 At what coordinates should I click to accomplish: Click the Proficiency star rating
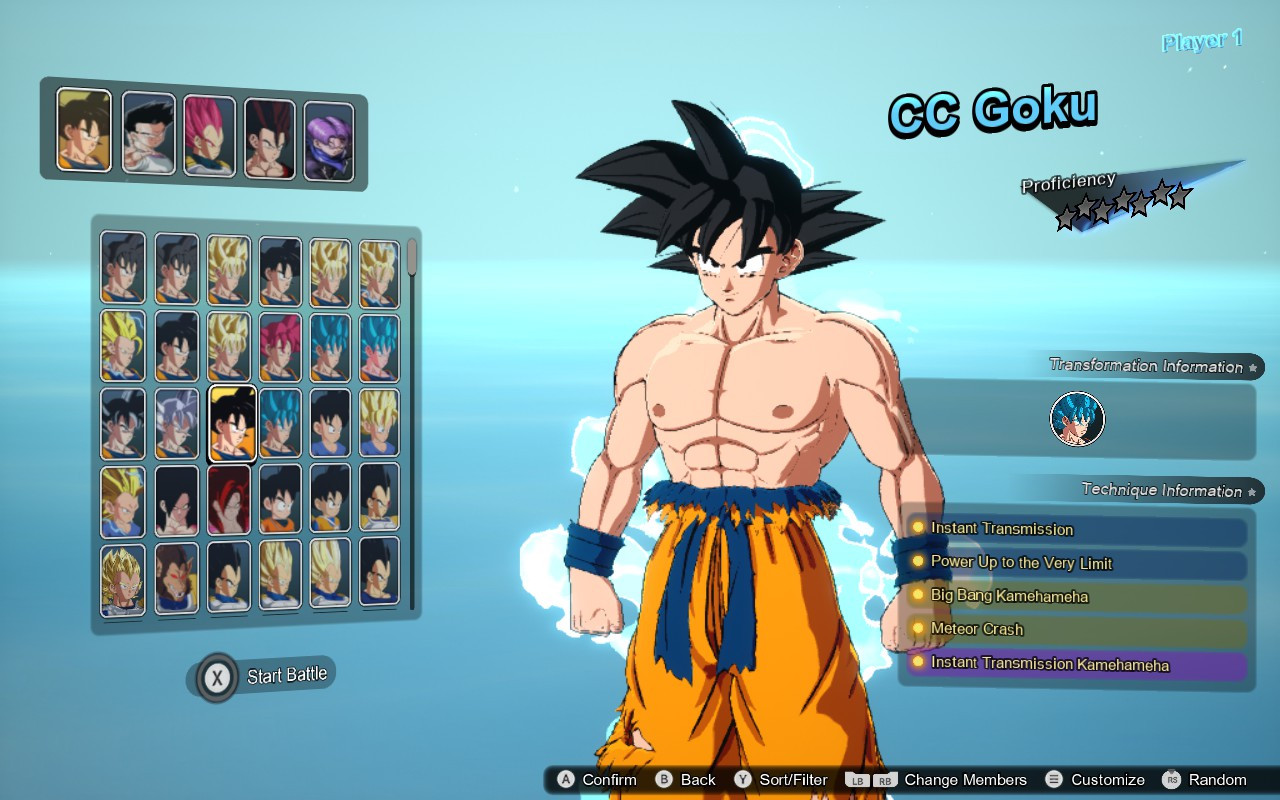(1120, 198)
